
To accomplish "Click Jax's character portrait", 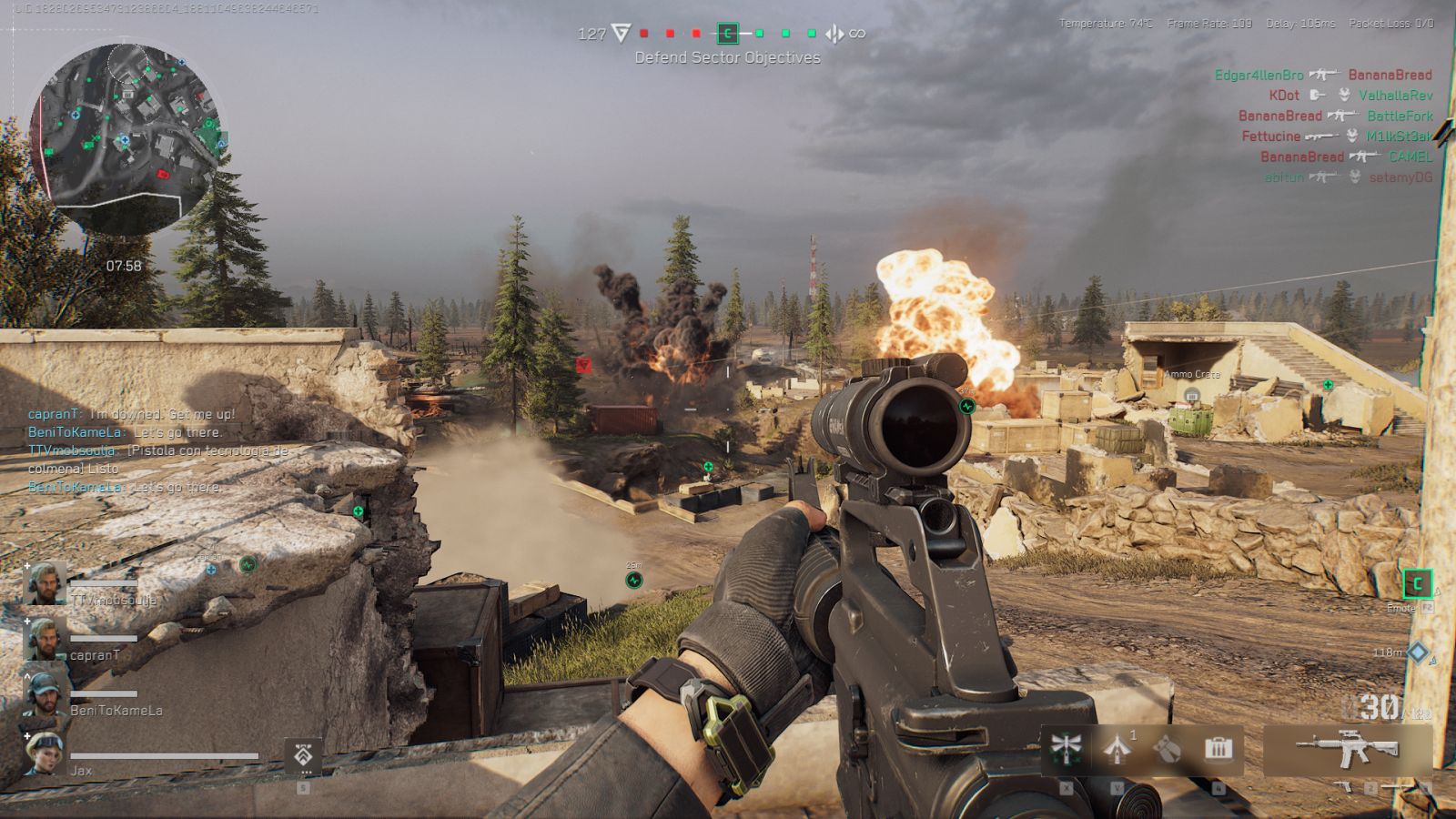I will (43, 753).
